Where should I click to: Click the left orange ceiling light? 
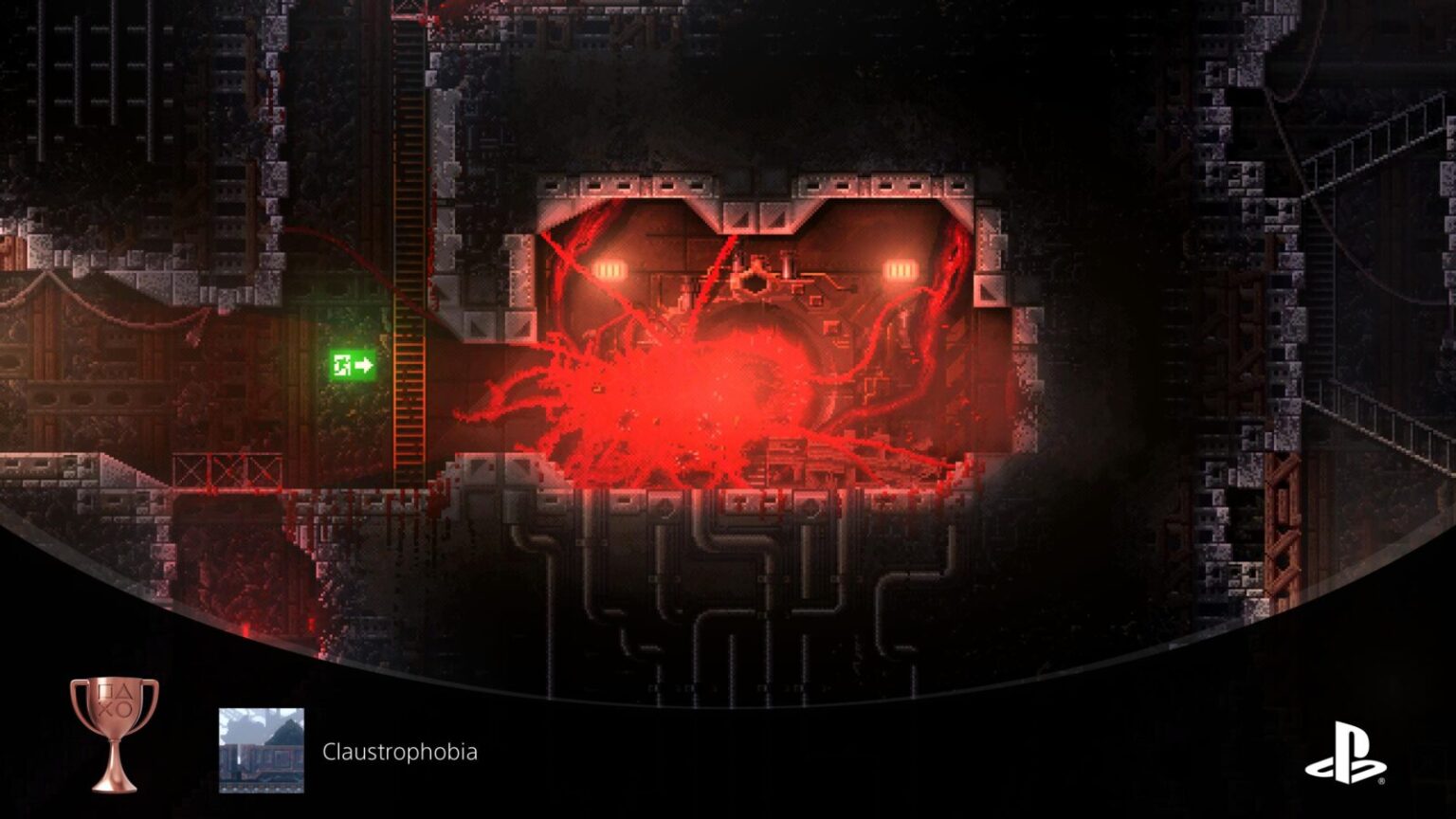611,269
